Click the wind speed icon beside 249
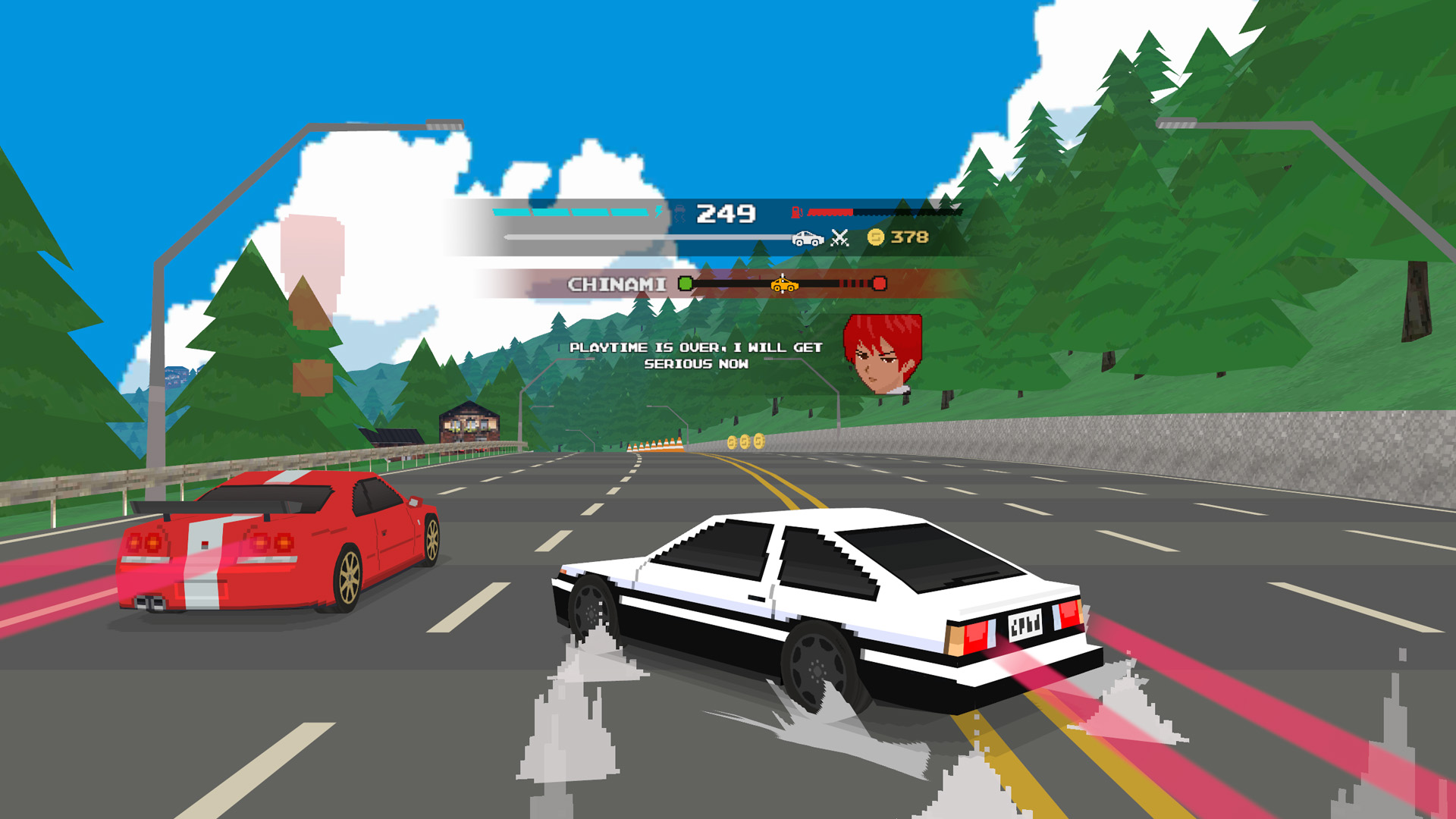Viewport: 1456px width, 819px height. click(x=680, y=212)
